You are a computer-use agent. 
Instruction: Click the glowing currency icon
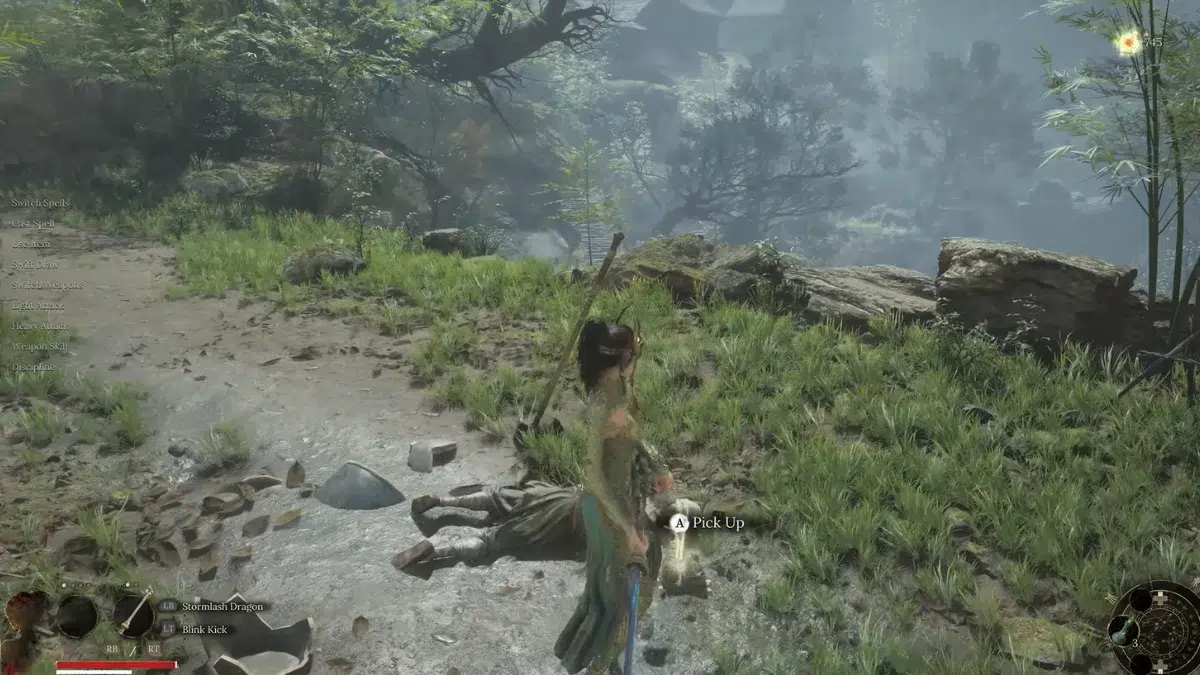(1128, 42)
